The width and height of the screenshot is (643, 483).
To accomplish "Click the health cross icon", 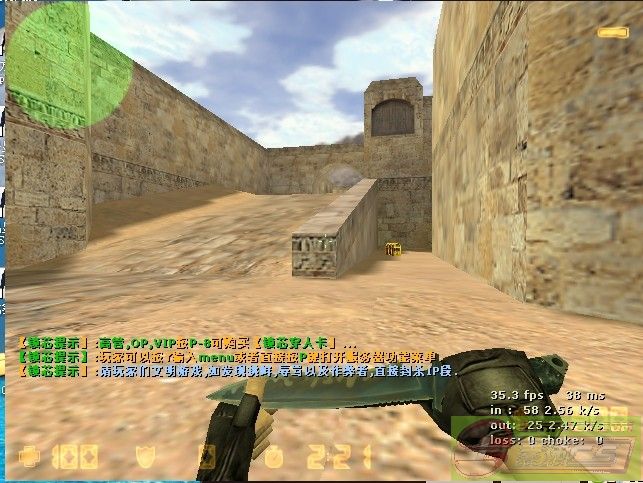I will 27,458.
